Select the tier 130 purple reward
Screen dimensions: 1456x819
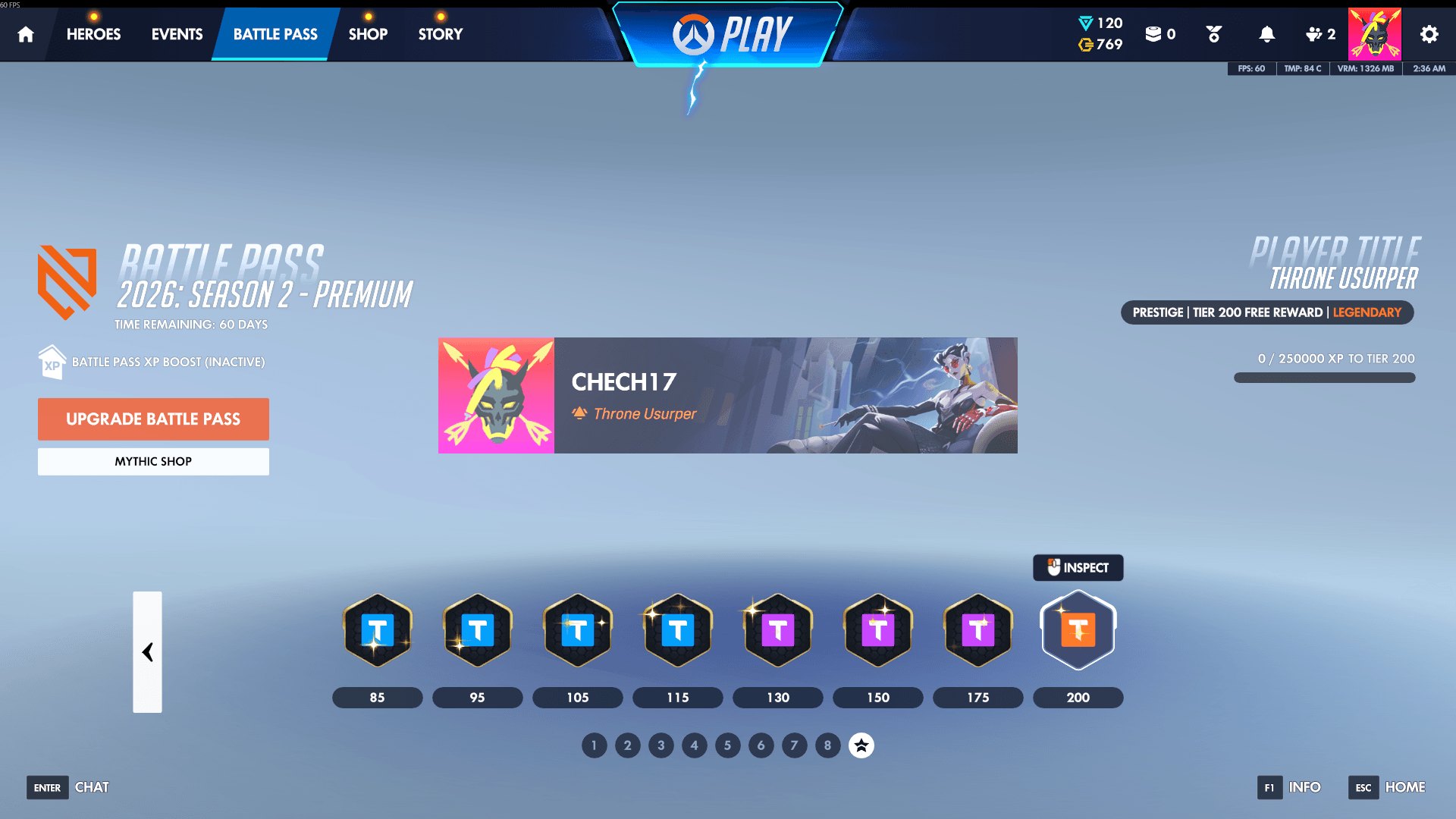click(777, 630)
